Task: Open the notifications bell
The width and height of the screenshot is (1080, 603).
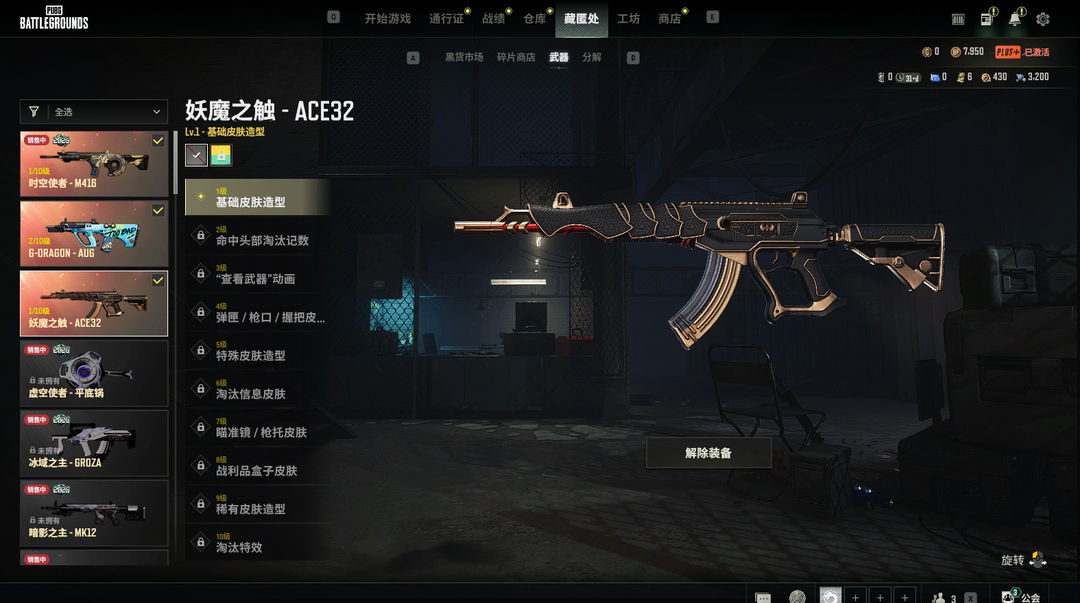Action: point(1015,19)
